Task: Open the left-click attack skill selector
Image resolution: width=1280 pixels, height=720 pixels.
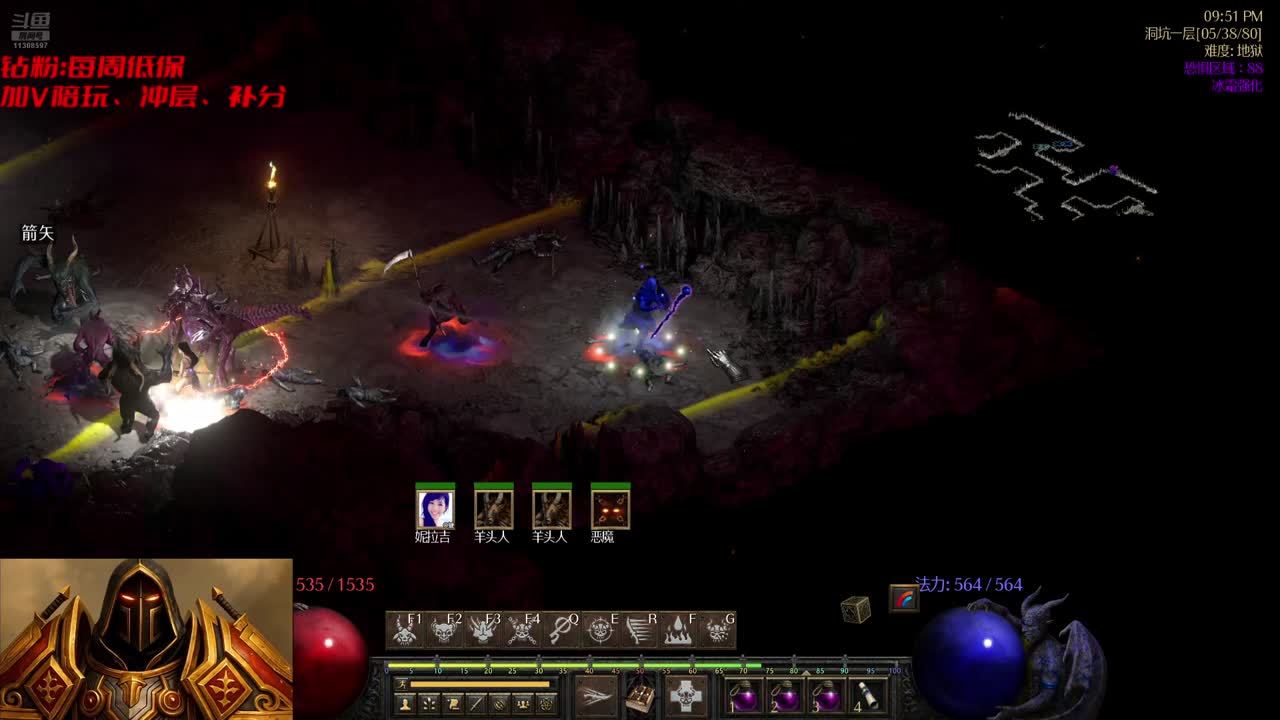Action: tap(596, 695)
